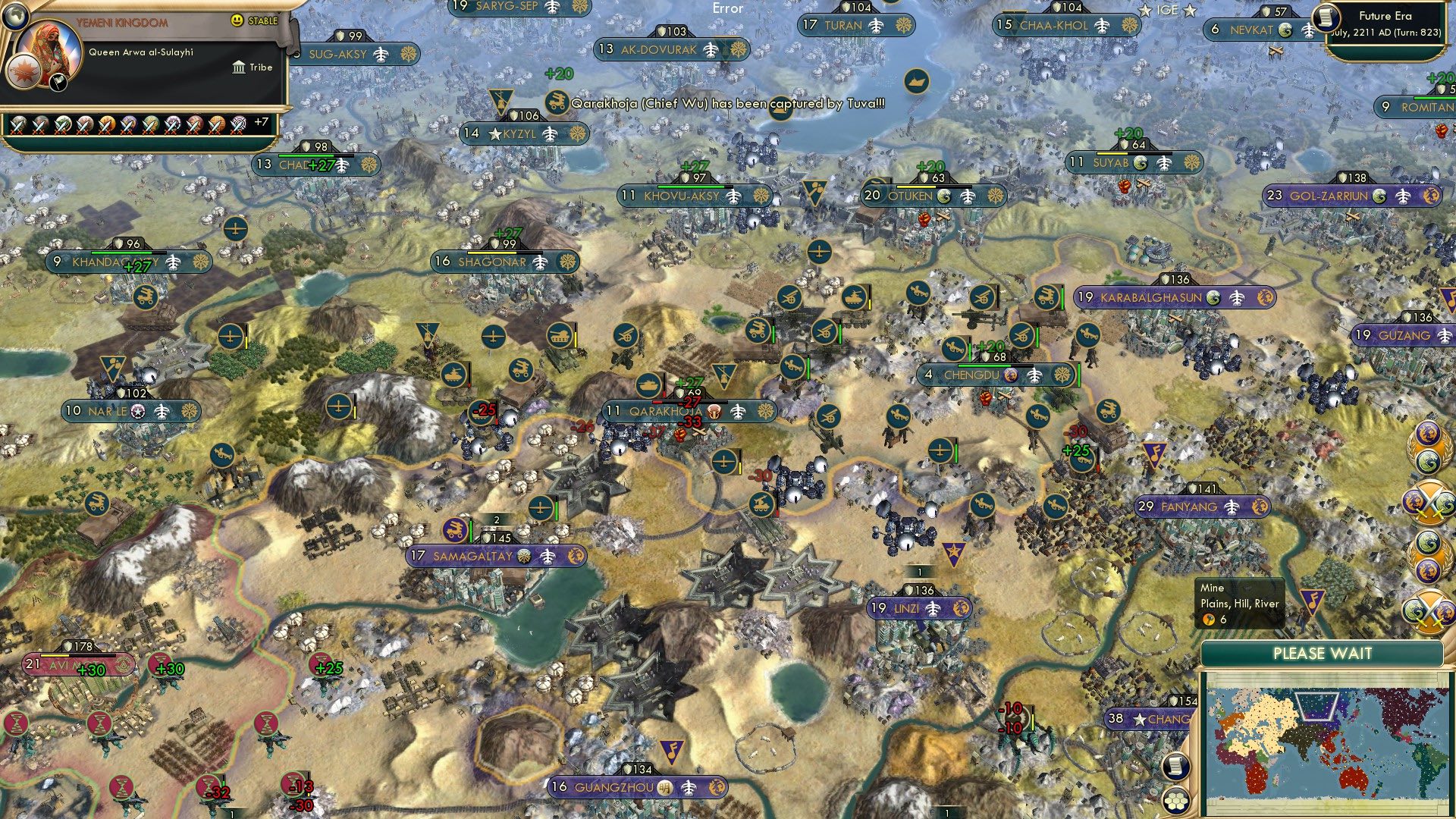
Task: Click the religion icon on Suyab's city banner
Action: pyautogui.click(x=1141, y=162)
